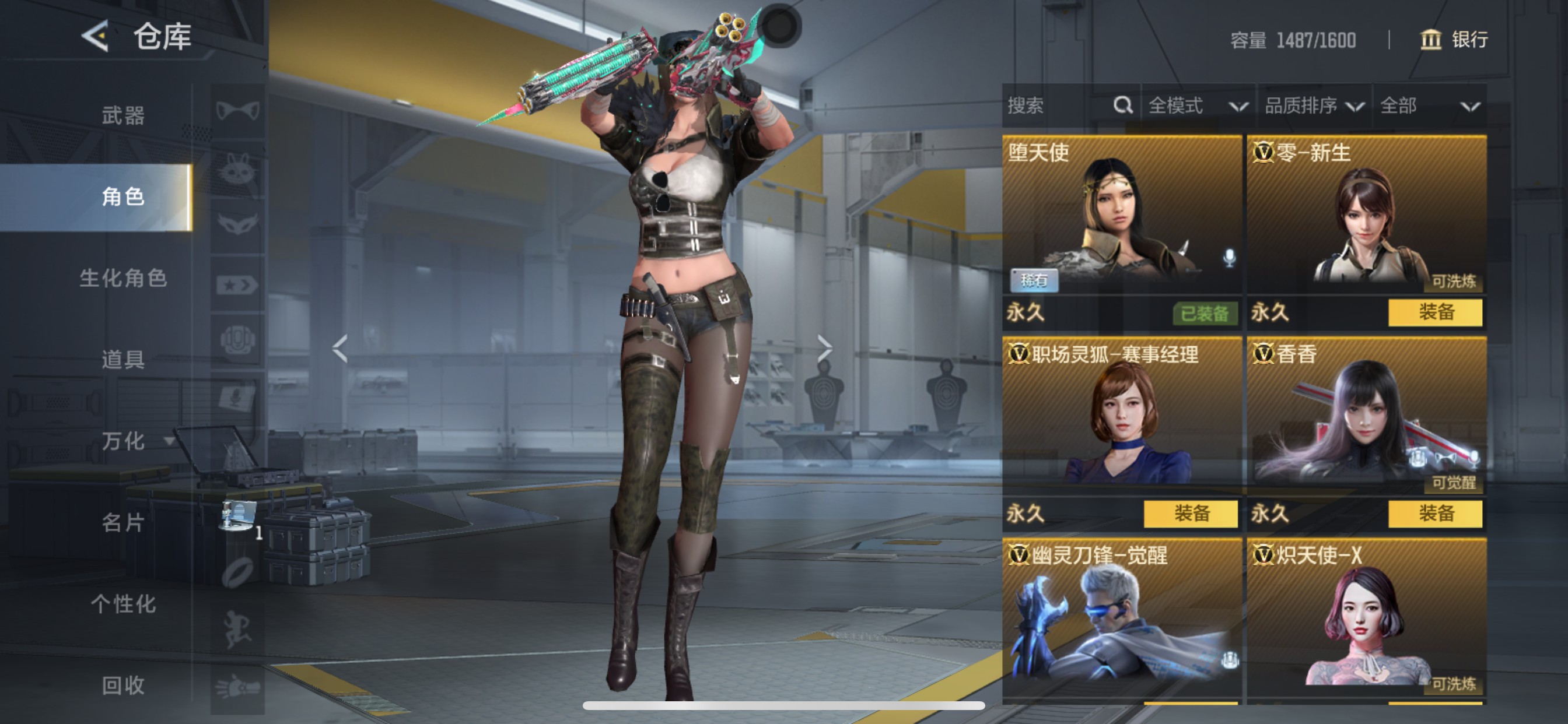Open the 道具 category tab
This screenshot has width=1568, height=724.
pyautogui.click(x=123, y=360)
